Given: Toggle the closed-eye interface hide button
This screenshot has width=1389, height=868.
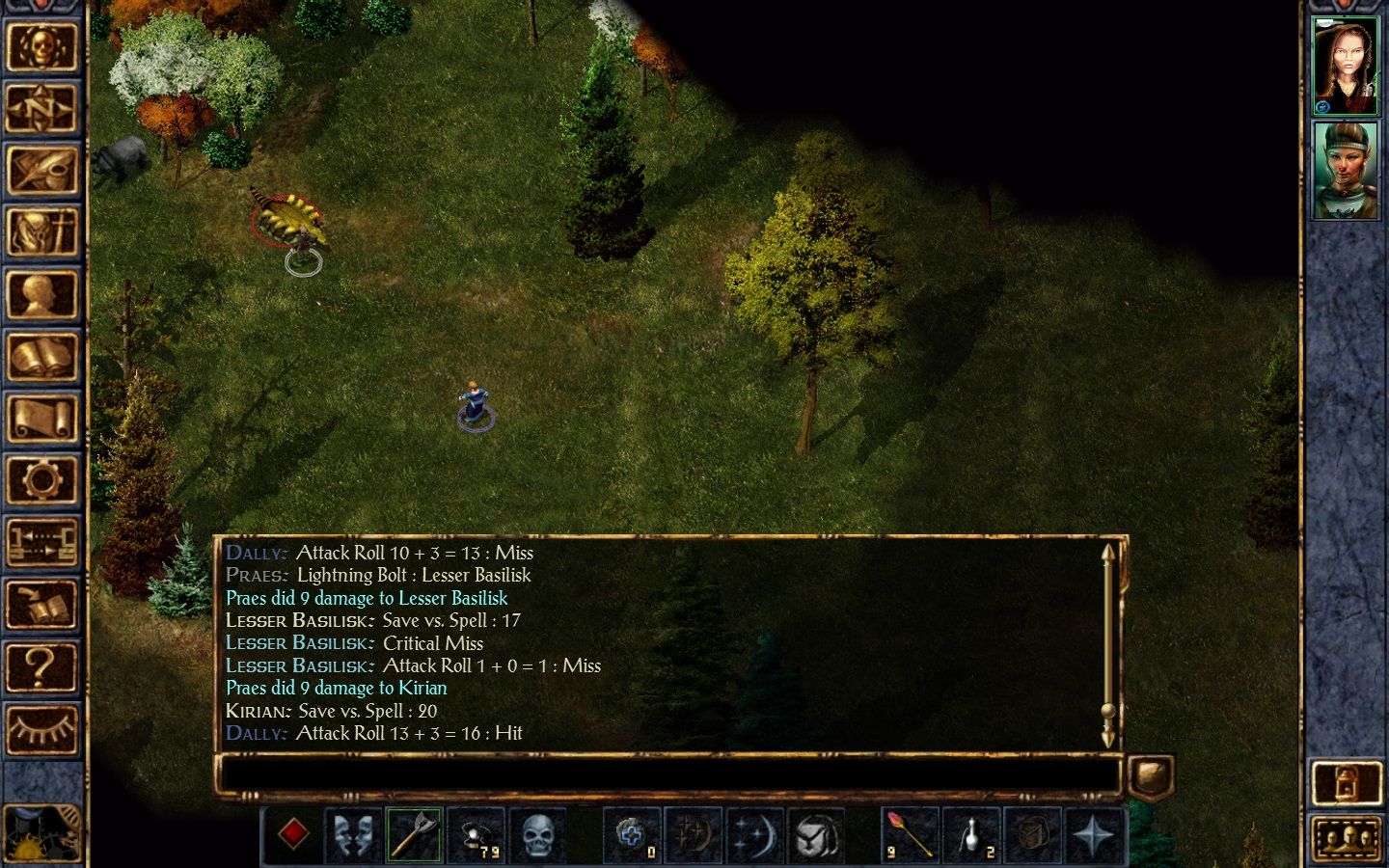Looking at the screenshot, I should pos(41,729).
